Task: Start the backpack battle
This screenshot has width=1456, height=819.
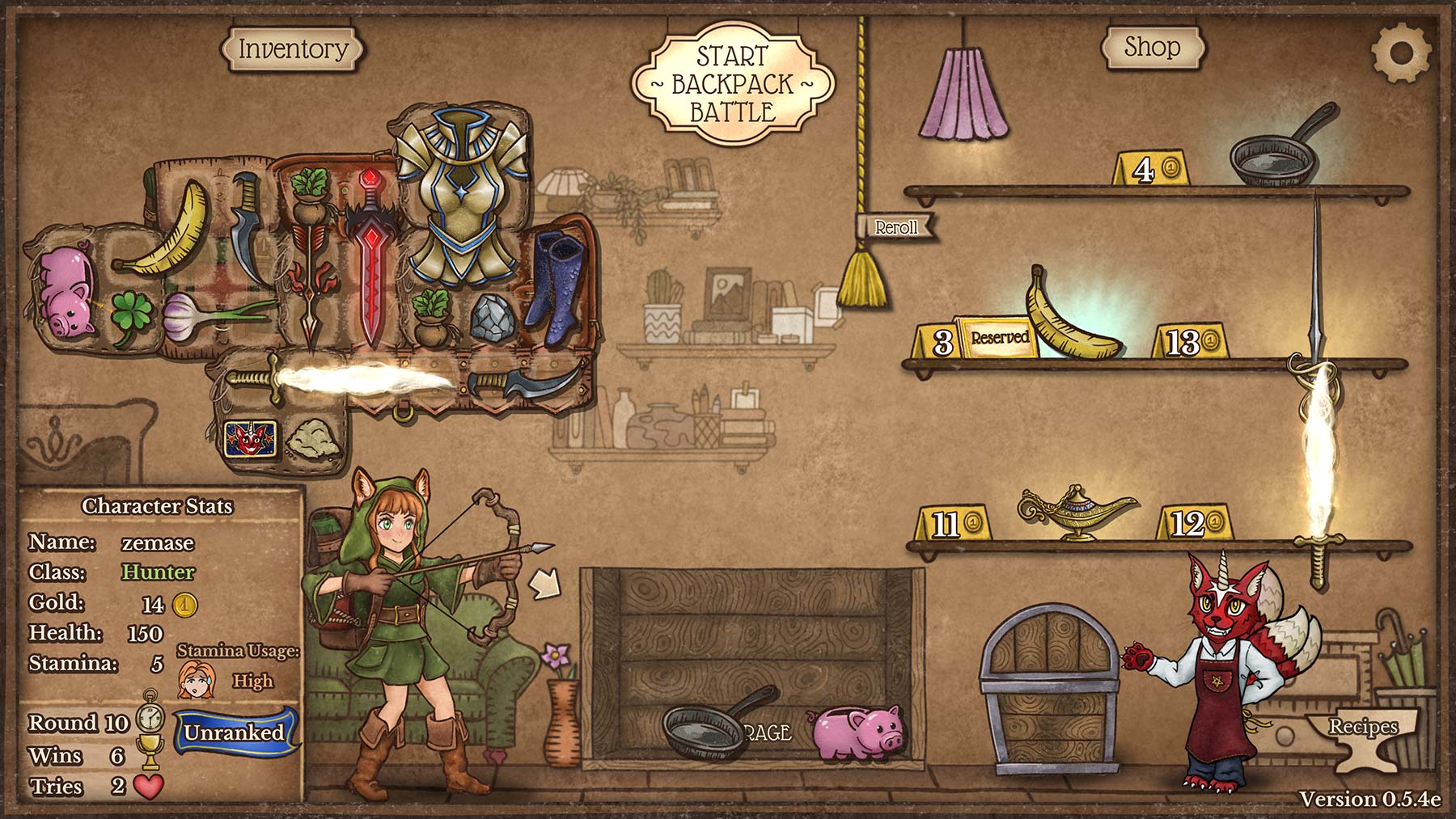Action: [x=732, y=84]
